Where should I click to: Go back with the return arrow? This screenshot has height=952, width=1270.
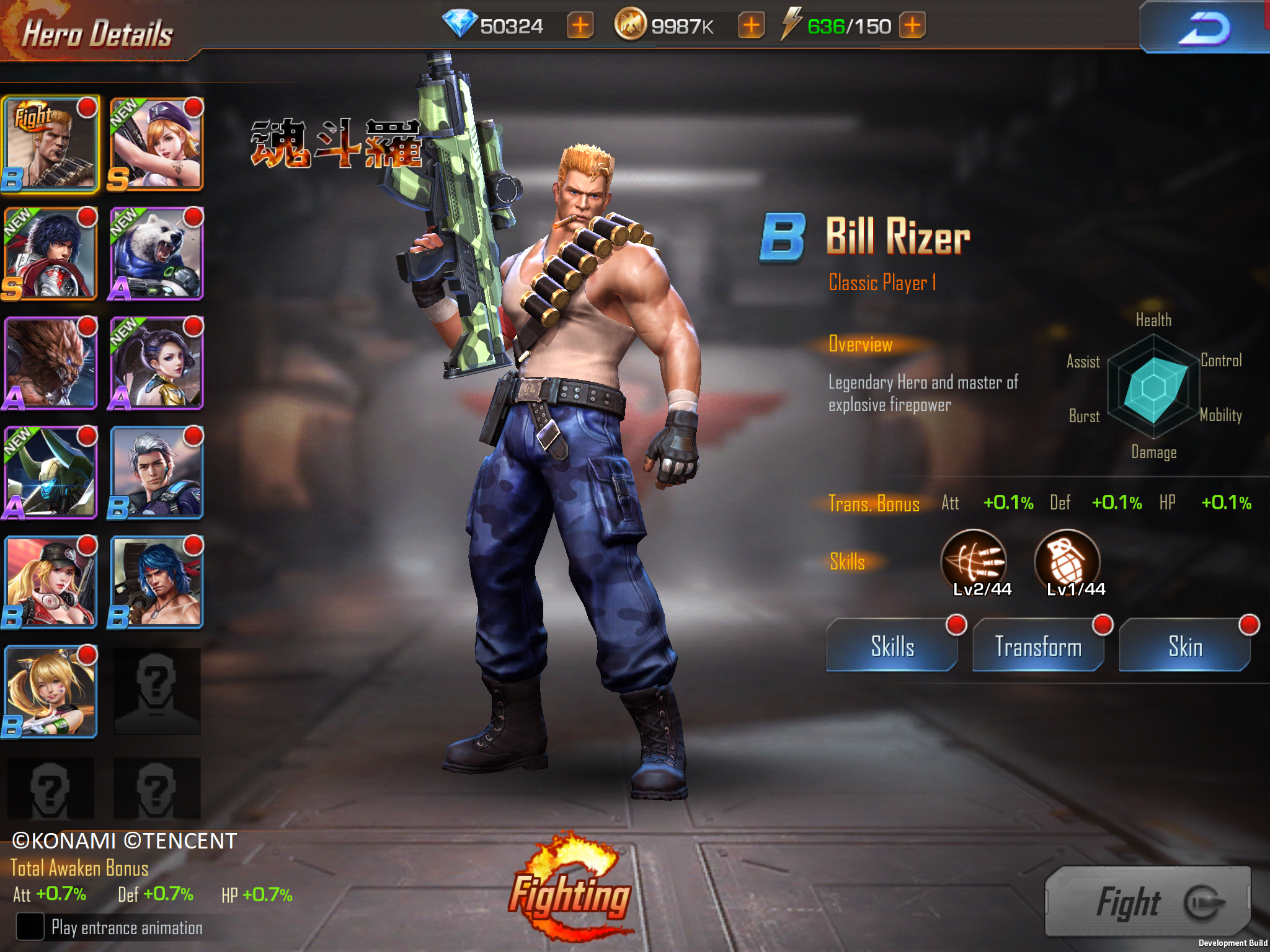(x=1203, y=29)
